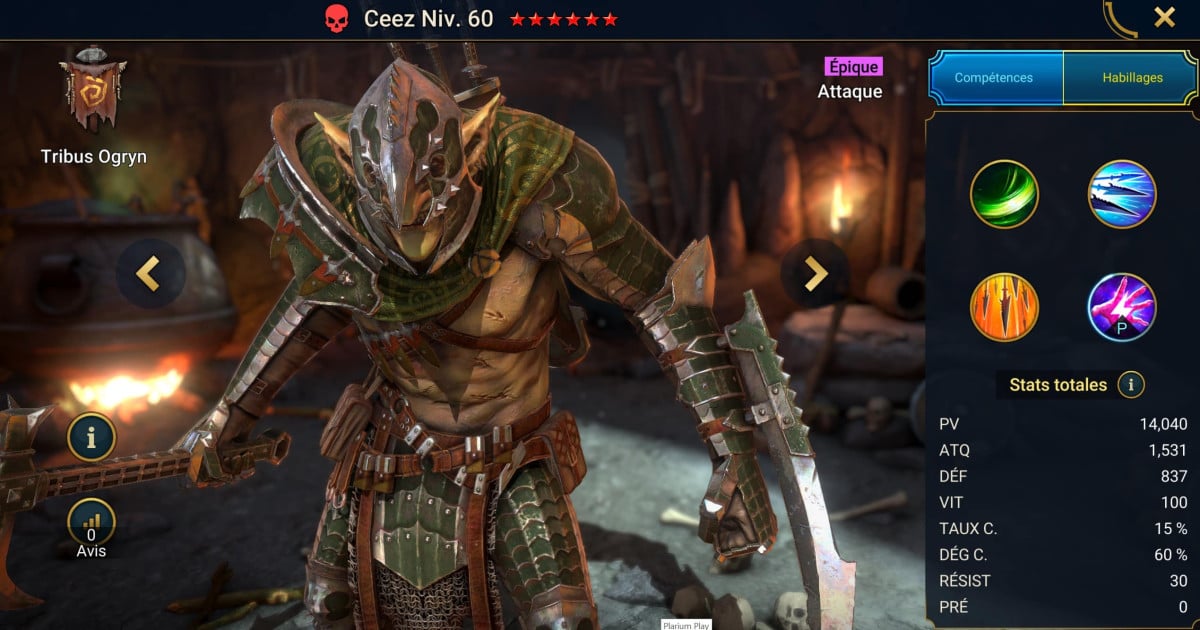1200x630 pixels.
Task: Select the purple passive skill icon
Action: (x=1122, y=307)
